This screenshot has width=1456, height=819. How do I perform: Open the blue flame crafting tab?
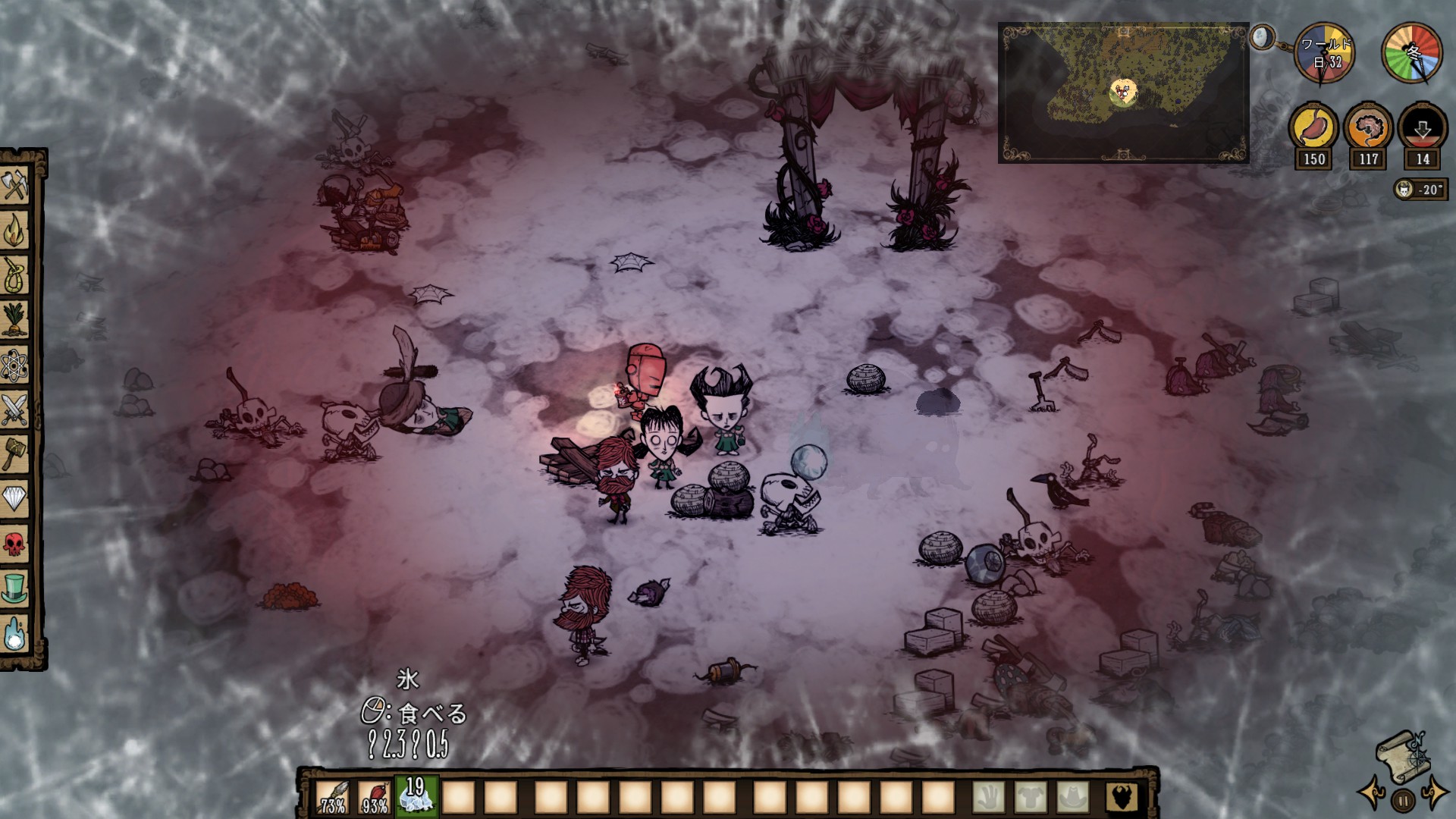15,634
